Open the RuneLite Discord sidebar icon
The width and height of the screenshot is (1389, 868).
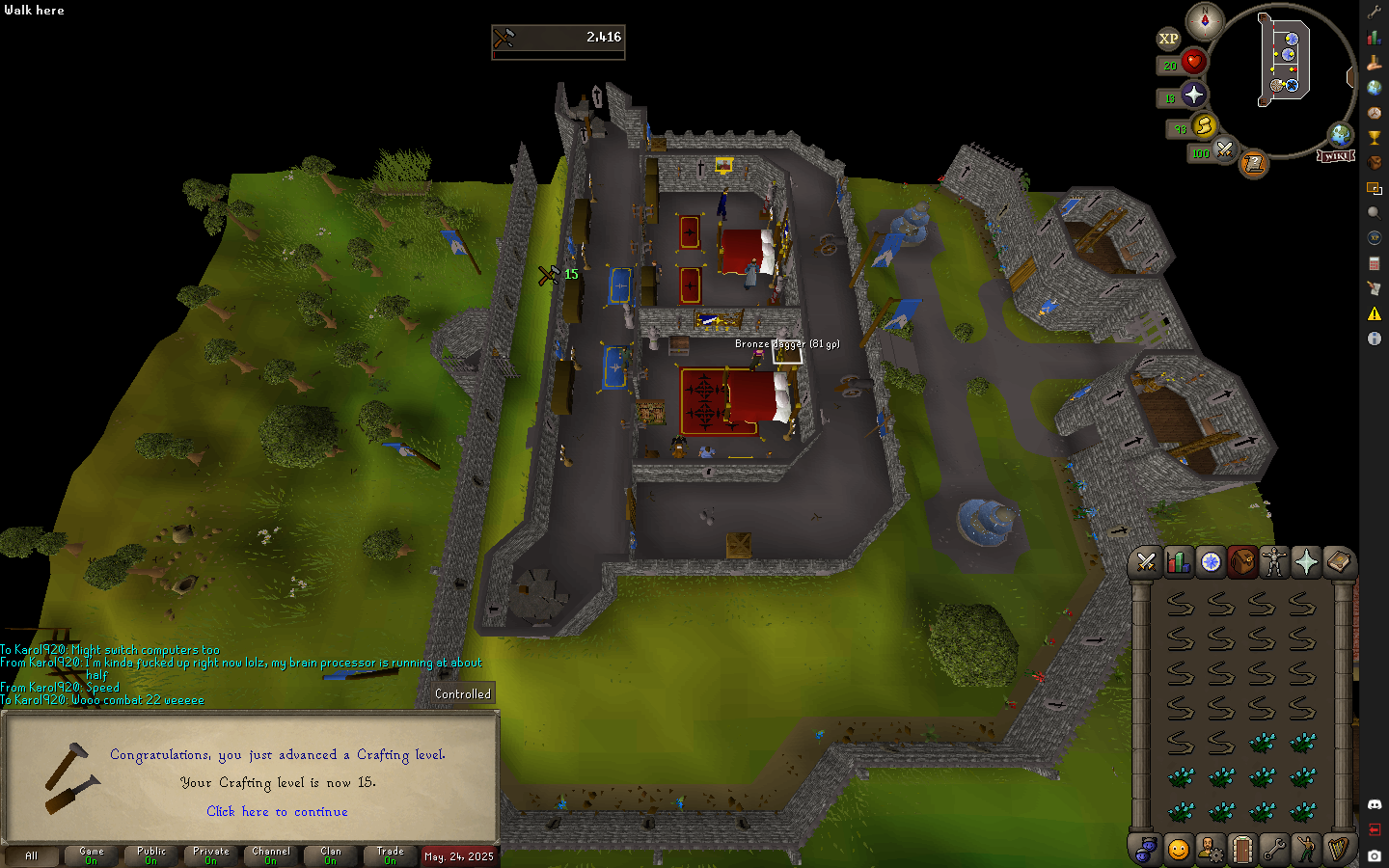(x=1375, y=804)
